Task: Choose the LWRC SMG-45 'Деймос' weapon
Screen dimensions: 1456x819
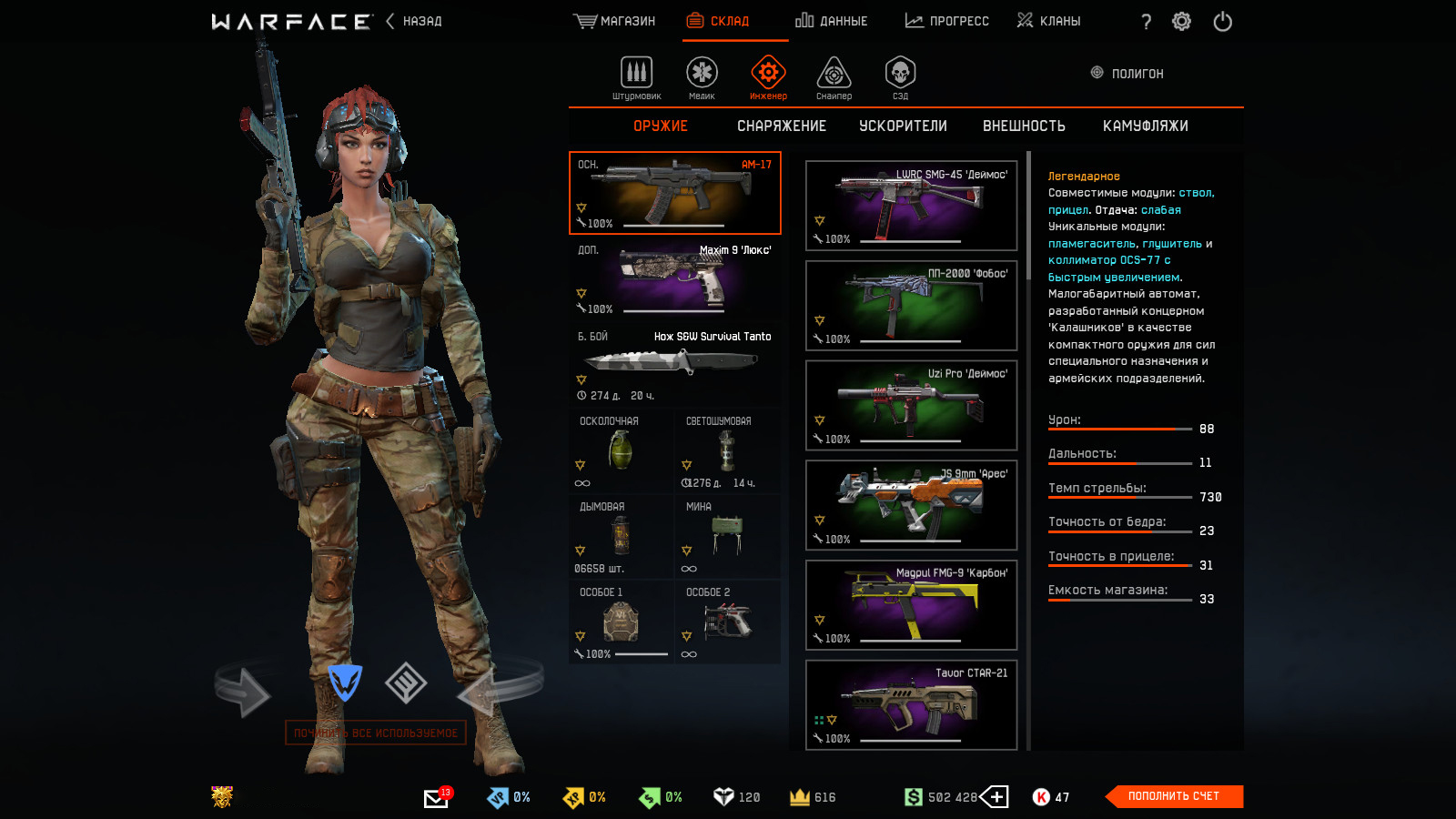Action: pos(911,206)
